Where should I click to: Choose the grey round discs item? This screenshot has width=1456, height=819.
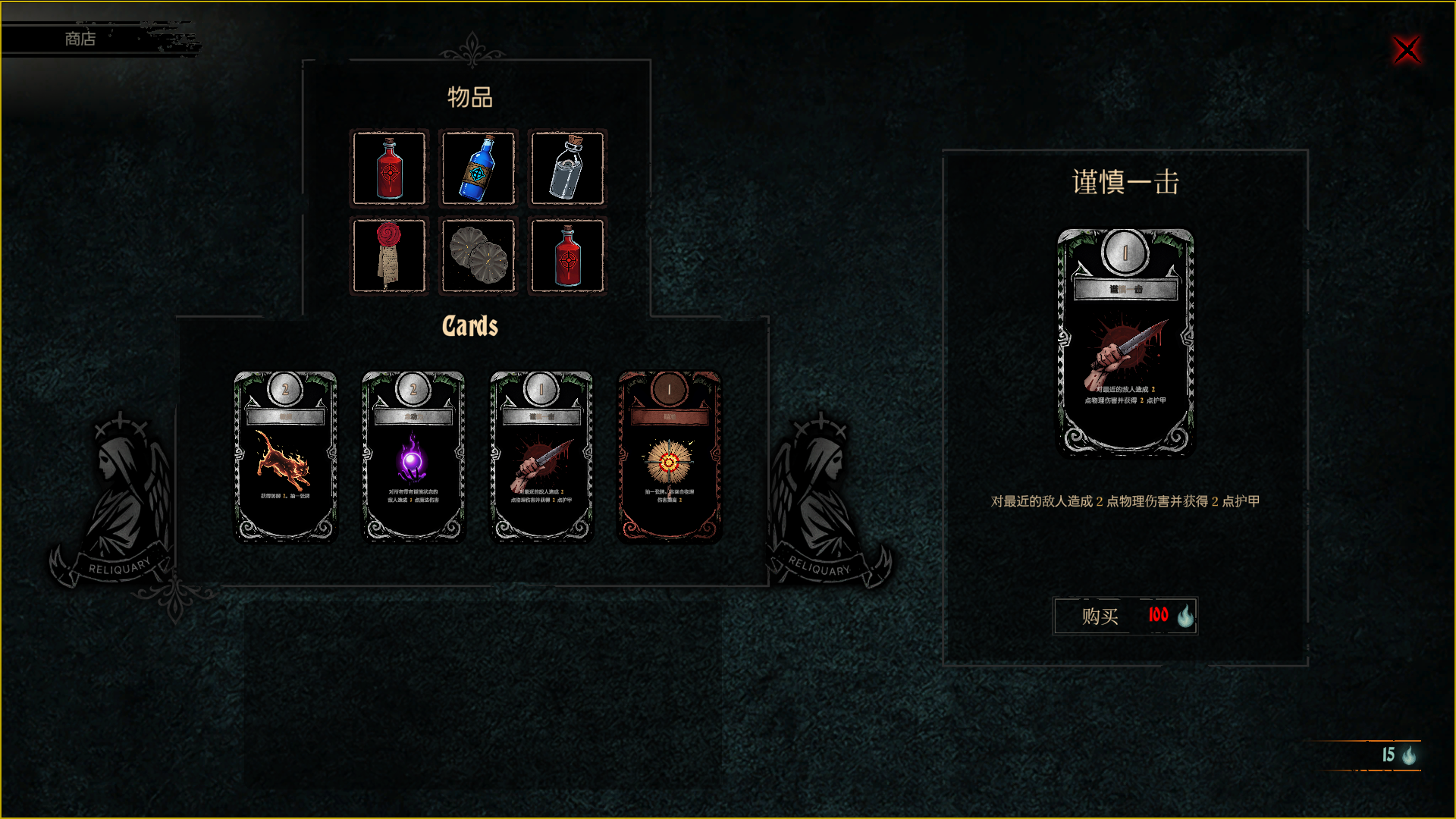tap(478, 256)
